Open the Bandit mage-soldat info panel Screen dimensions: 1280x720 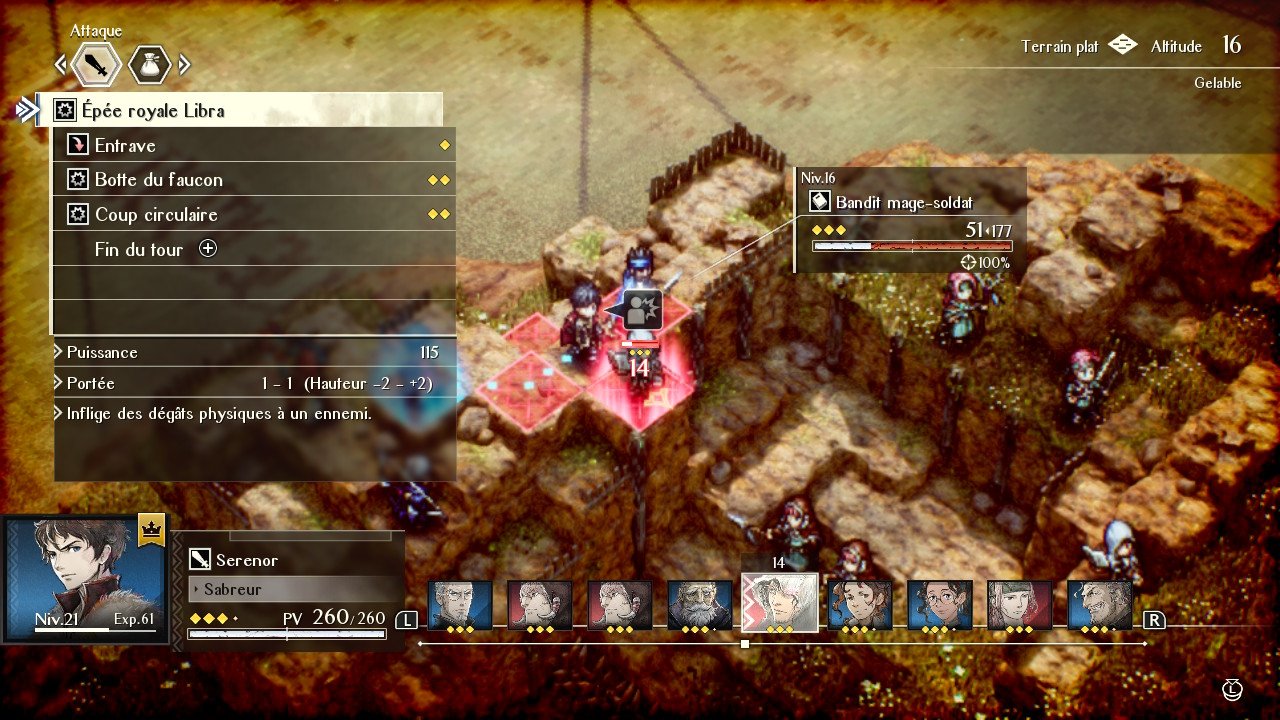tap(910, 220)
